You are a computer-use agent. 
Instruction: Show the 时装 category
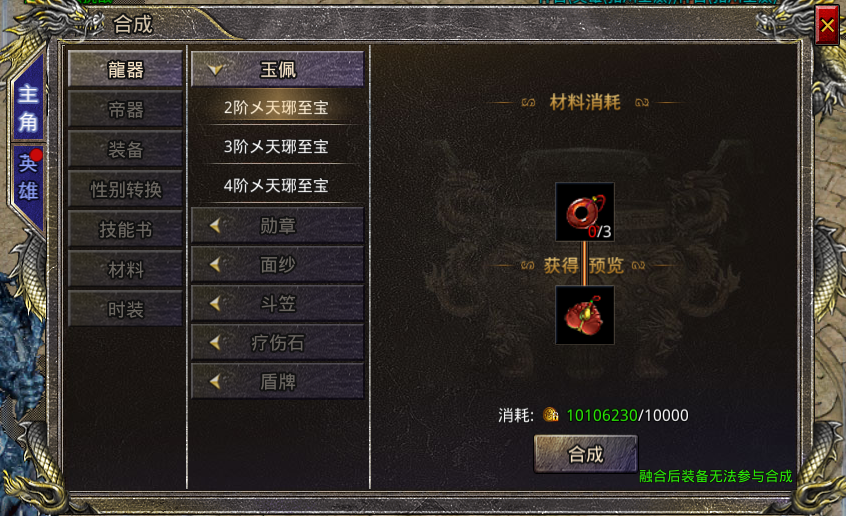click(125, 309)
